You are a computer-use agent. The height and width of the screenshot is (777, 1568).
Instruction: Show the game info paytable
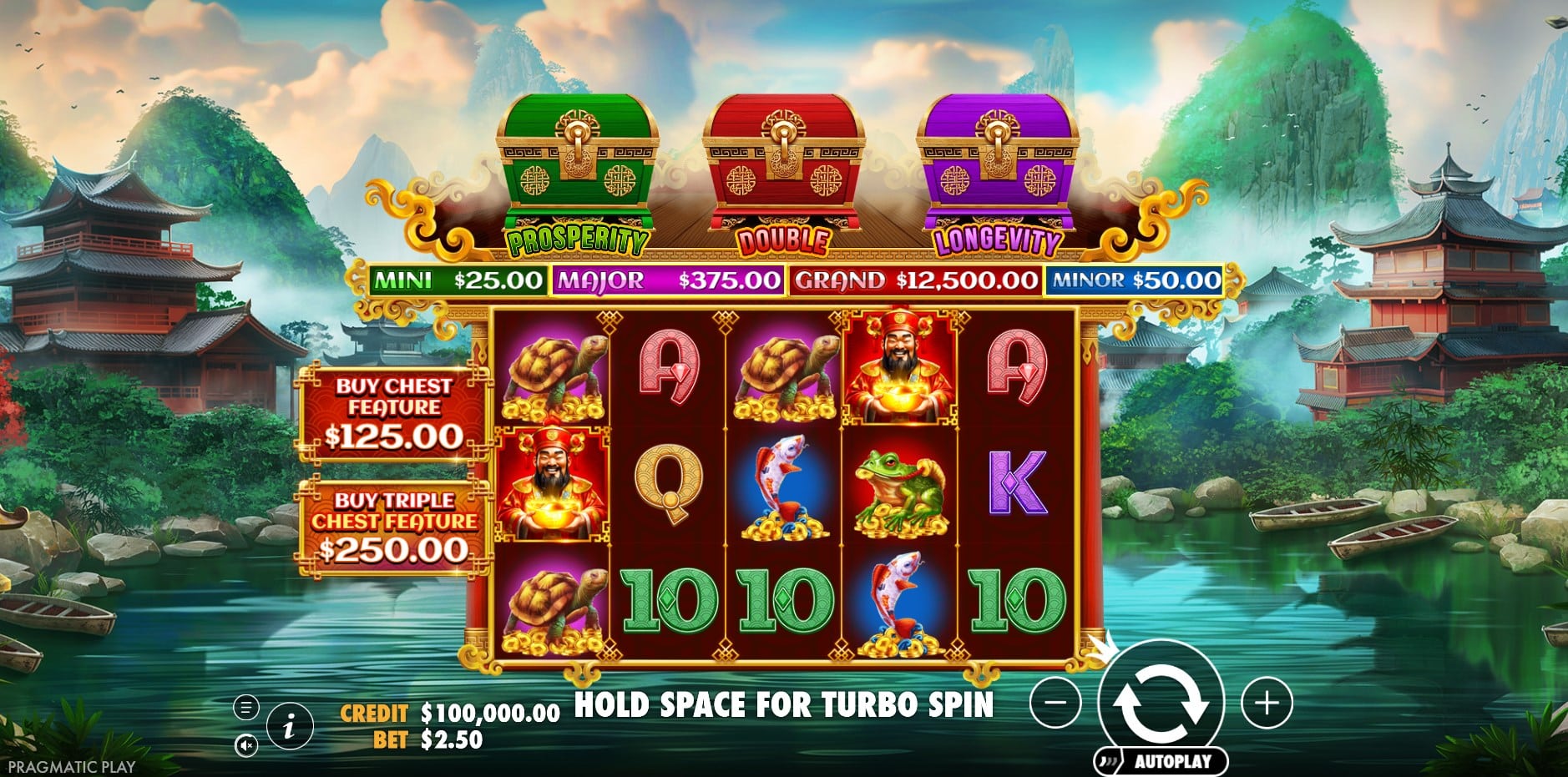click(x=289, y=726)
